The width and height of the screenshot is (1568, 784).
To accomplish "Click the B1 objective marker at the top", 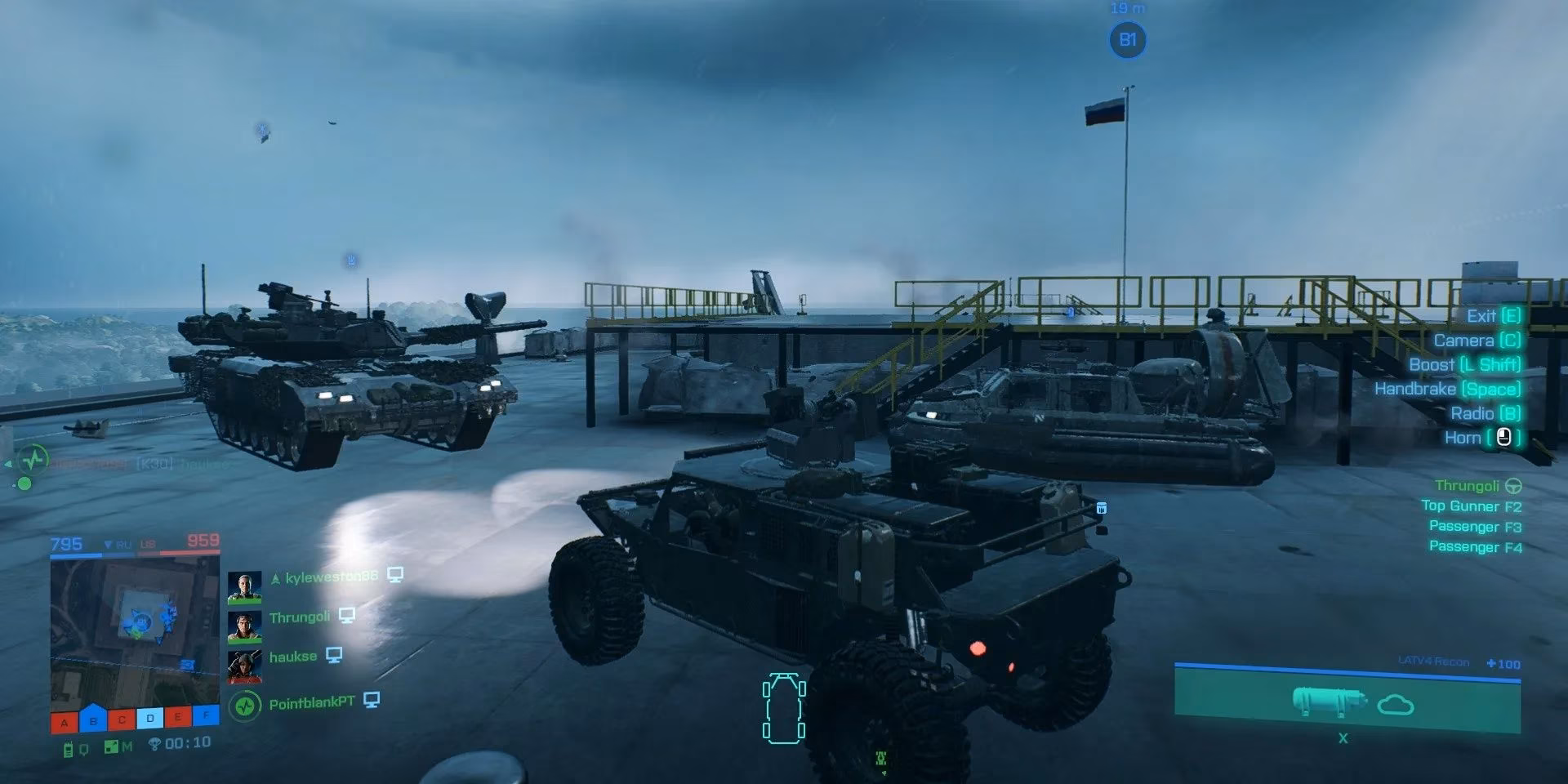I will tap(1128, 39).
